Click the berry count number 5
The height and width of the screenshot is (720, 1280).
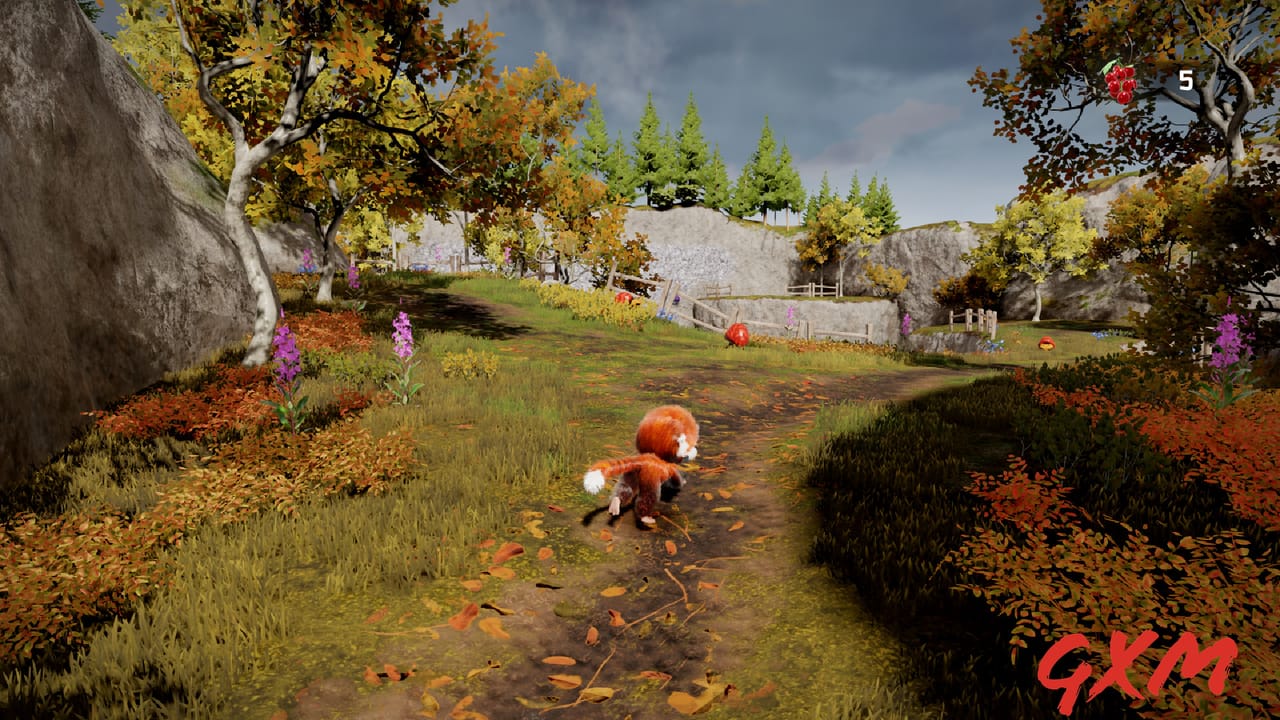(x=1185, y=80)
